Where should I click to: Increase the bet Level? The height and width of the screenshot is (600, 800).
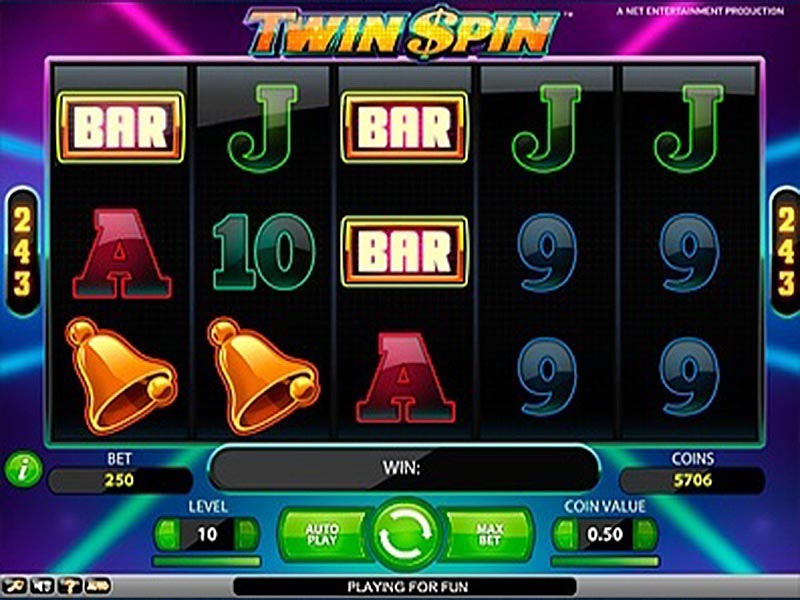pos(246,534)
